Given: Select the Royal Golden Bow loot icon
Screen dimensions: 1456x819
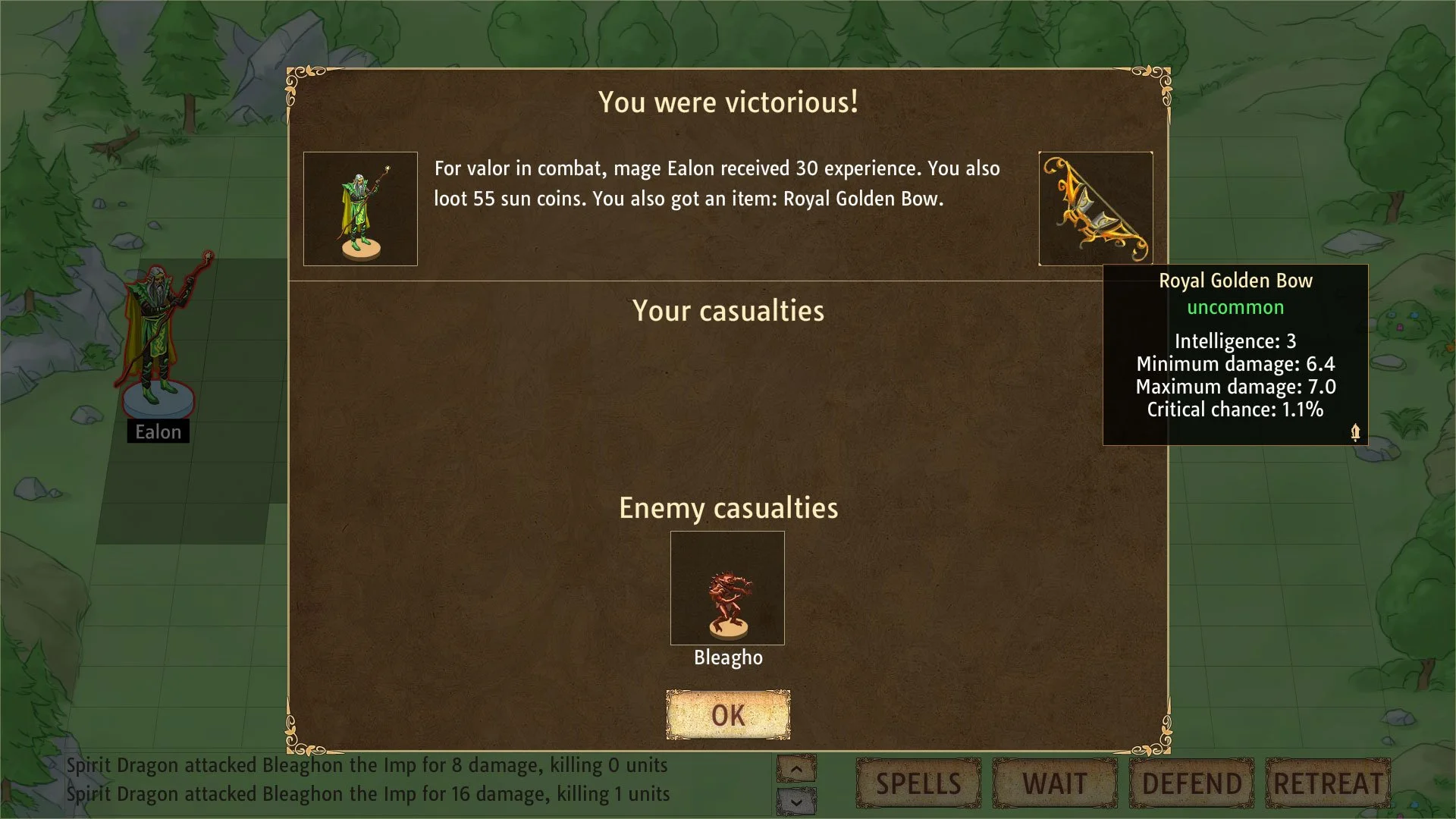Looking at the screenshot, I should coord(1095,209).
